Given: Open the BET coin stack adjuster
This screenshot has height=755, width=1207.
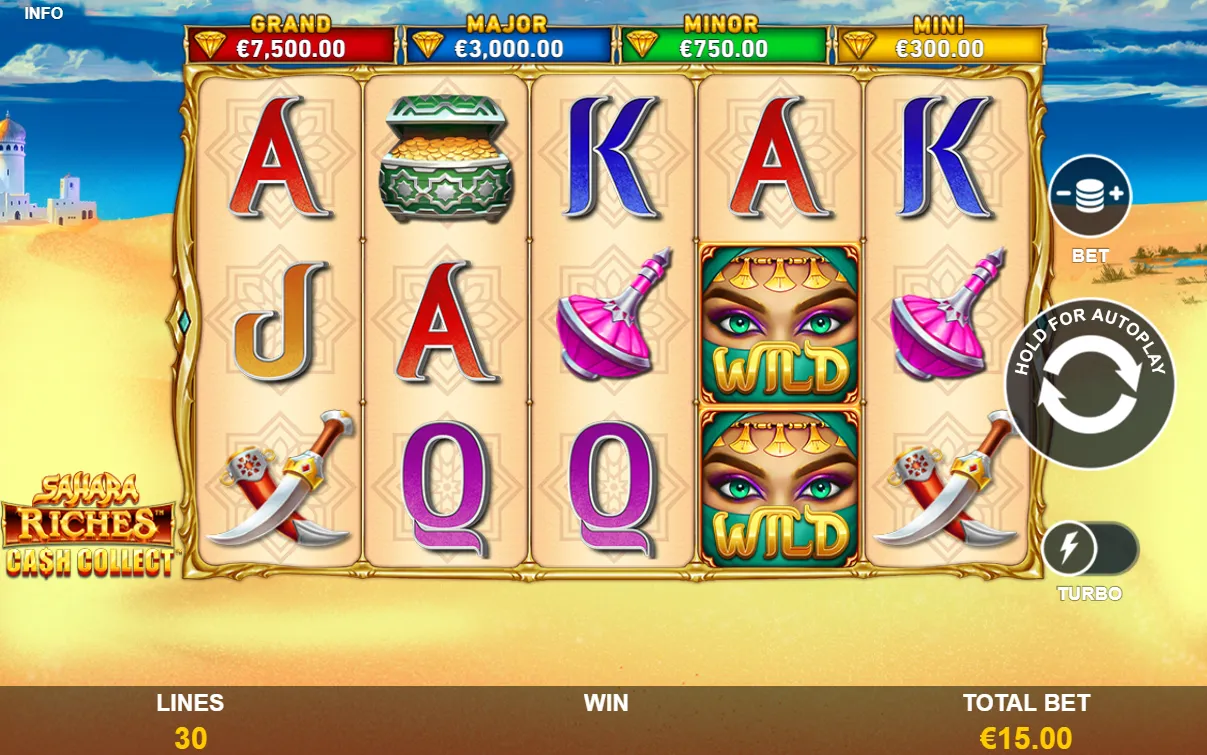Looking at the screenshot, I should click(x=1089, y=196).
